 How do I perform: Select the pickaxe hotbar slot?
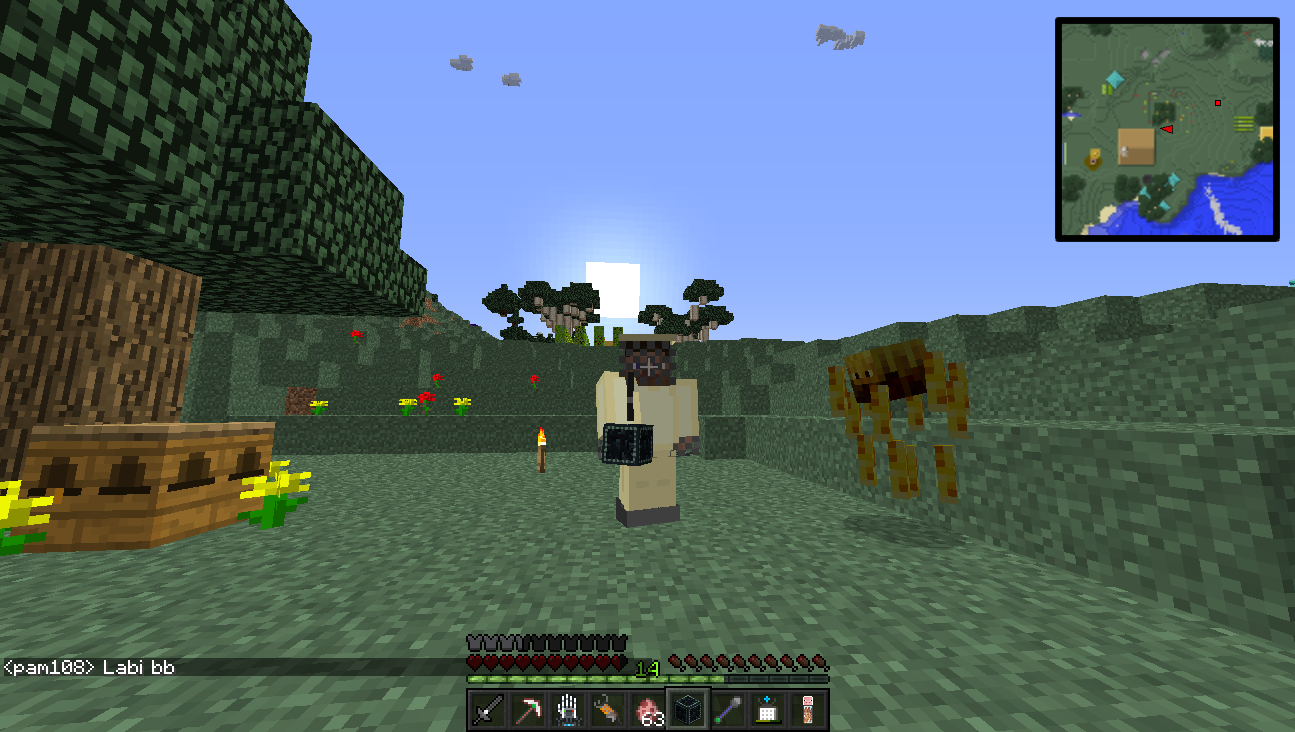528,710
